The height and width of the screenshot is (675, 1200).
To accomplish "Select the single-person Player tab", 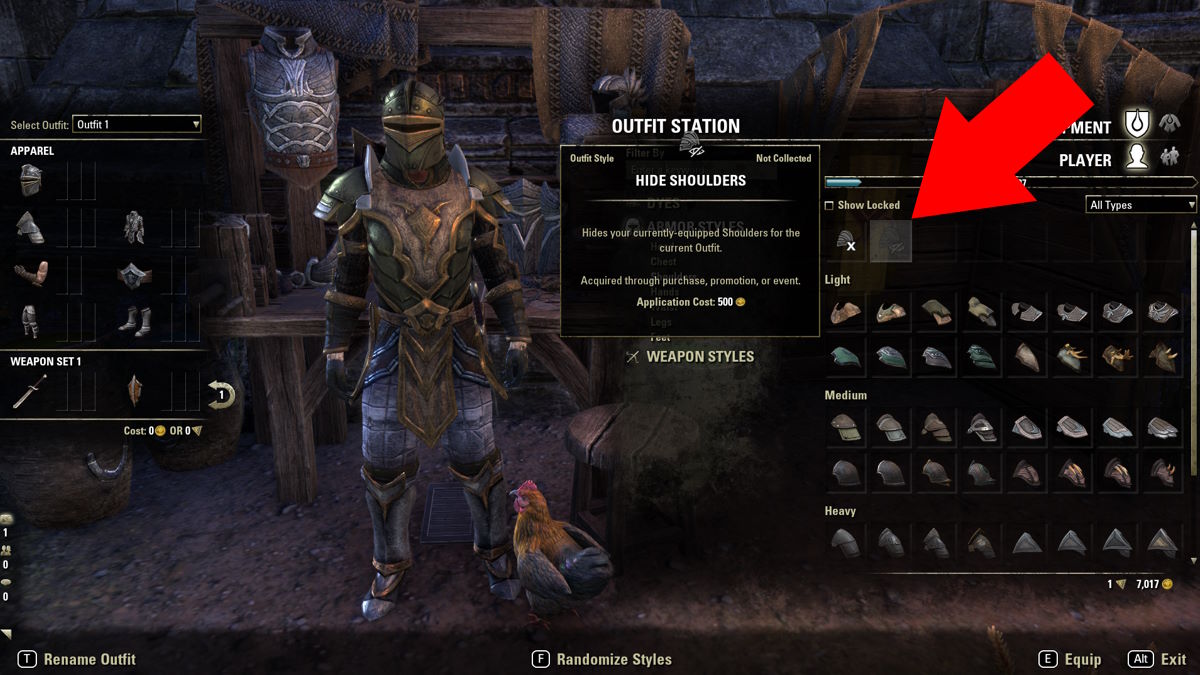I will click(x=1135, y=158).
